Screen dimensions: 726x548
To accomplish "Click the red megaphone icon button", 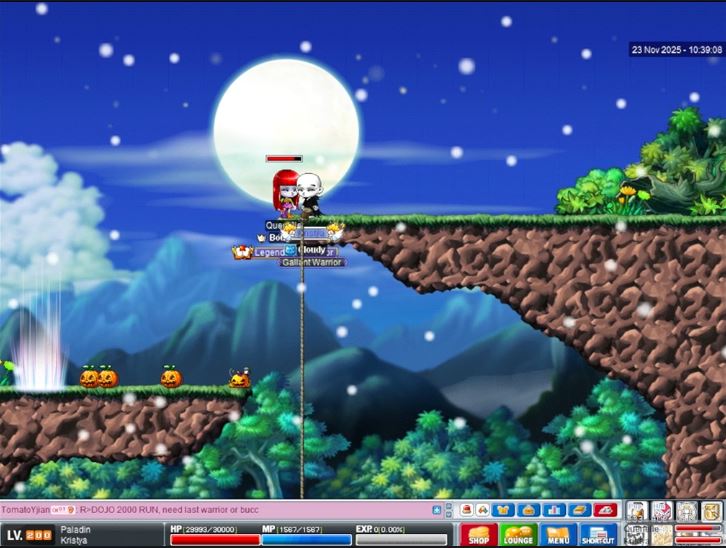I will [x=603, y=510].
